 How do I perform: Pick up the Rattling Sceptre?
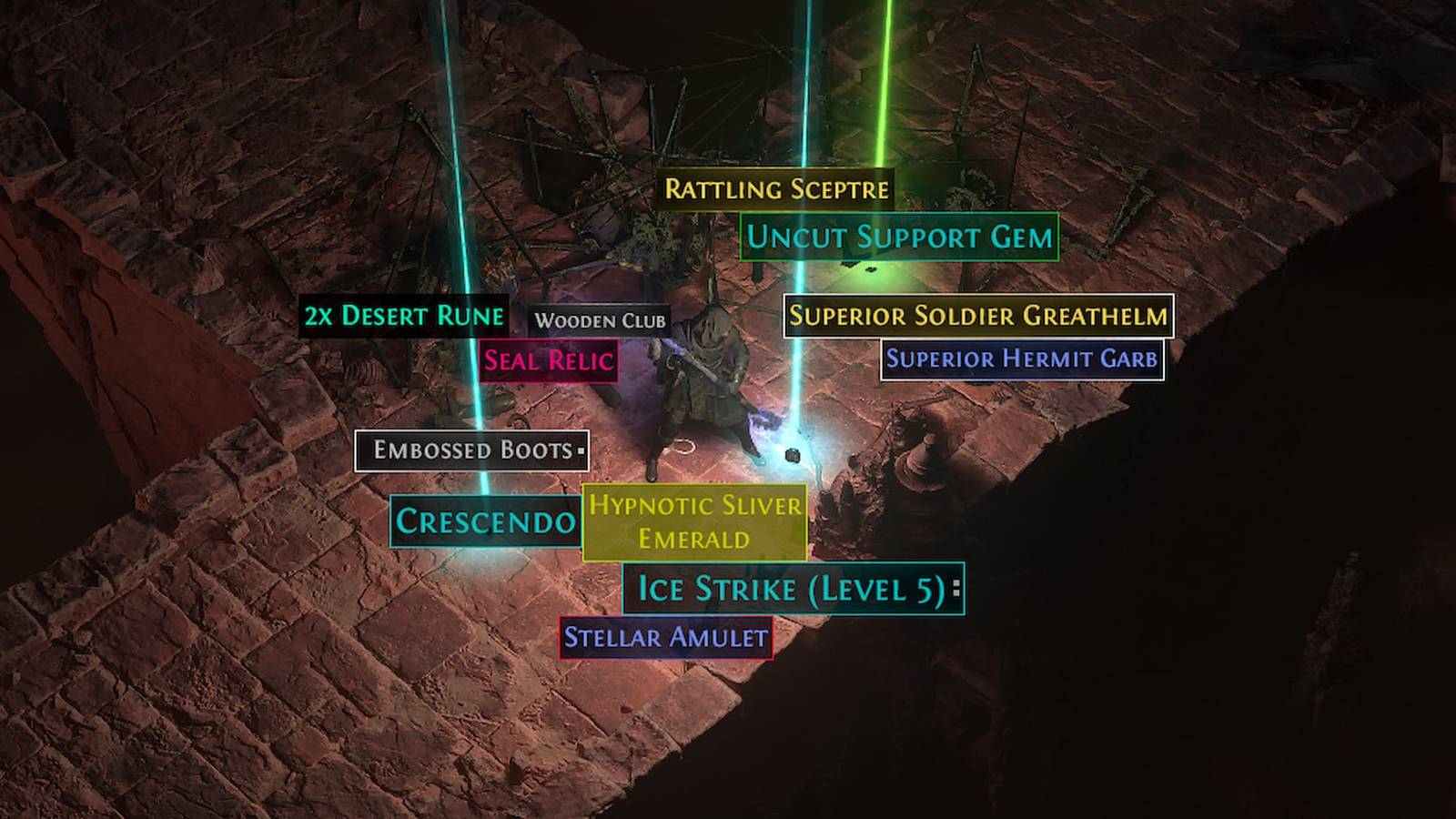(x=775, y=189)
